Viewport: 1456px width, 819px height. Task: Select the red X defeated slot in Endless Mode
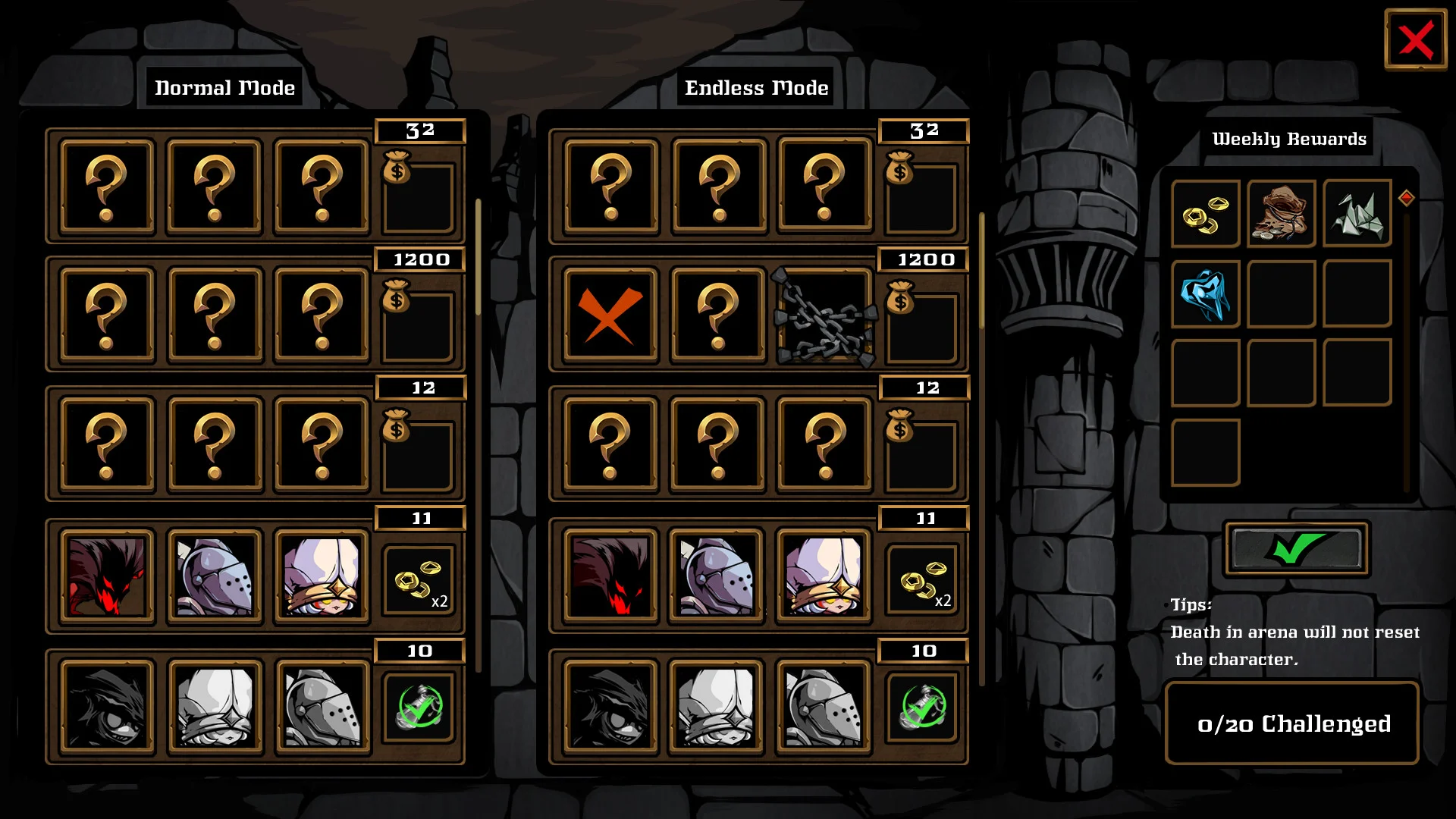(607, 316)
